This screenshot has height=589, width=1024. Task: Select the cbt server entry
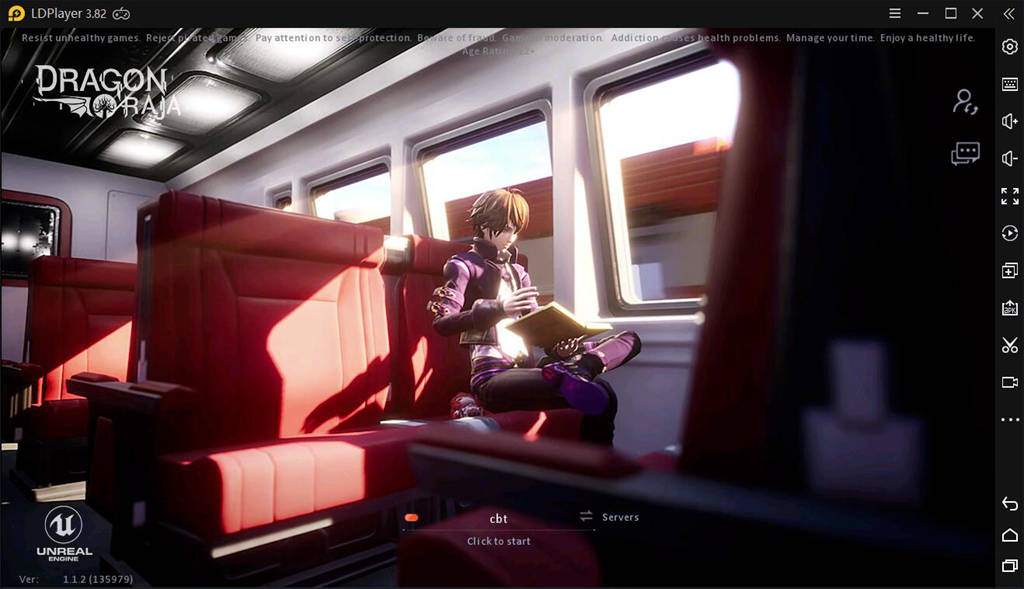click(x=499, y=518)
